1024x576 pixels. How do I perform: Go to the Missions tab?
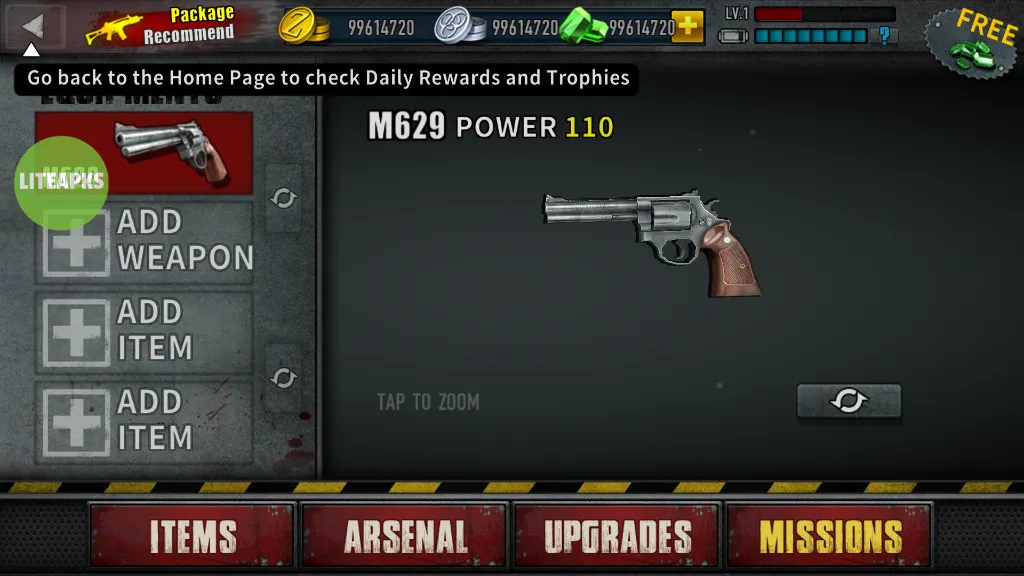pos(829,536)
